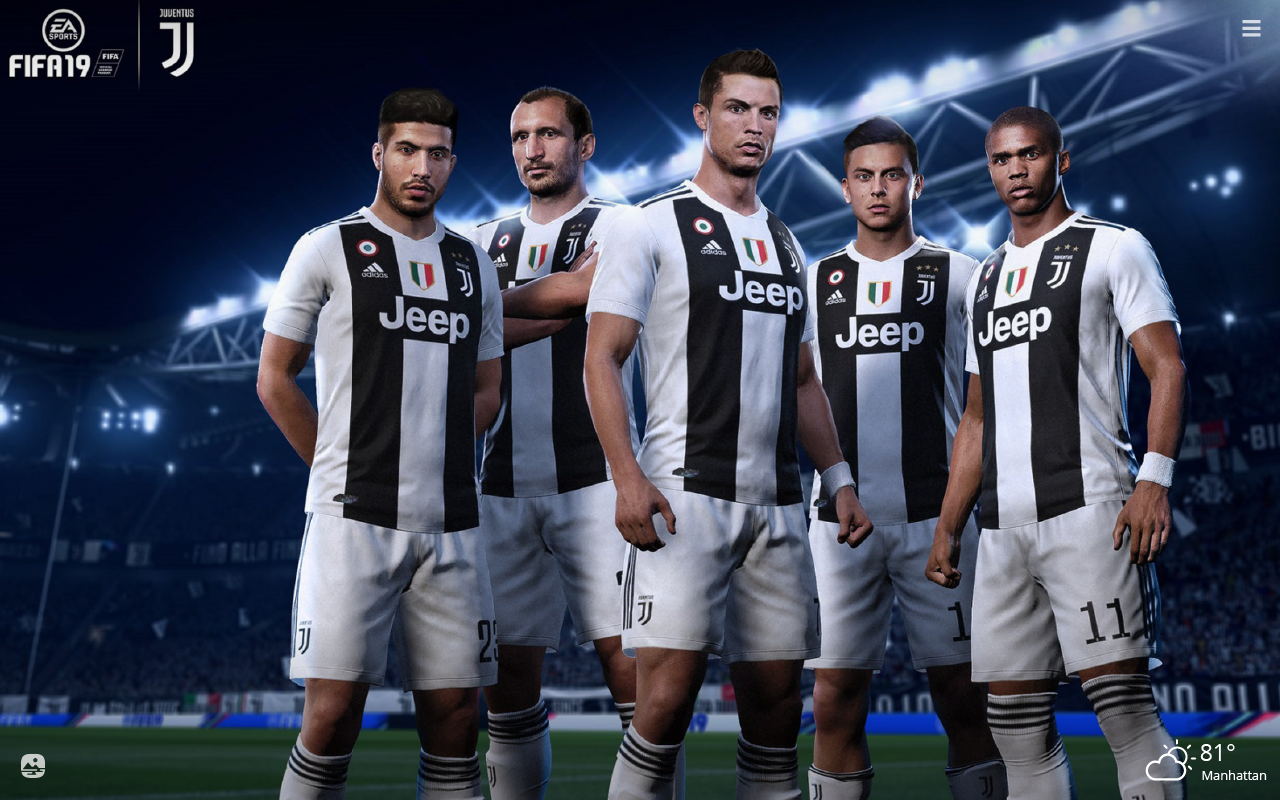The image size is (1280, 800).
Task: Click the landscape wallpaper picture icon
Action: [33, 766]
